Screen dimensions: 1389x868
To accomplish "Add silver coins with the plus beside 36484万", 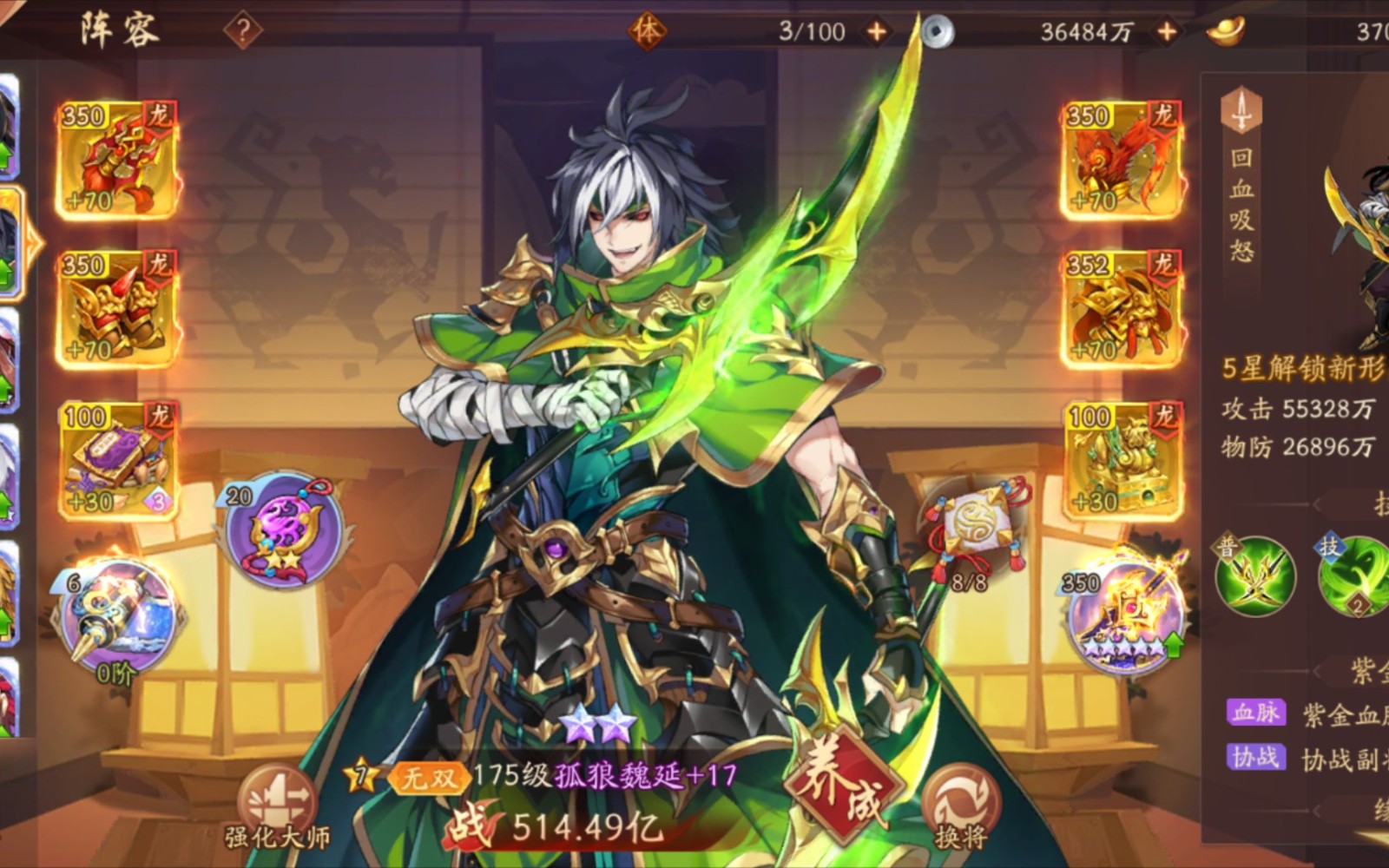I will pyautogui.click(x=1167, y=32).
